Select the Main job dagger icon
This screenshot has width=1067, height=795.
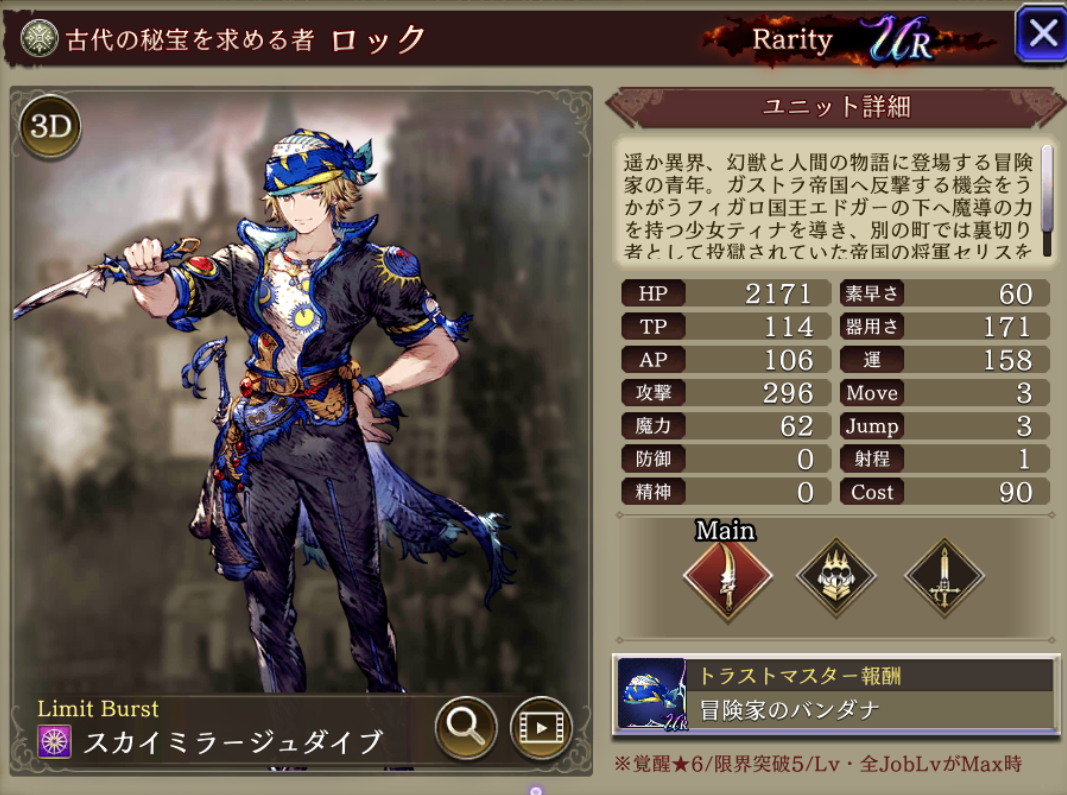coord(727,578)
